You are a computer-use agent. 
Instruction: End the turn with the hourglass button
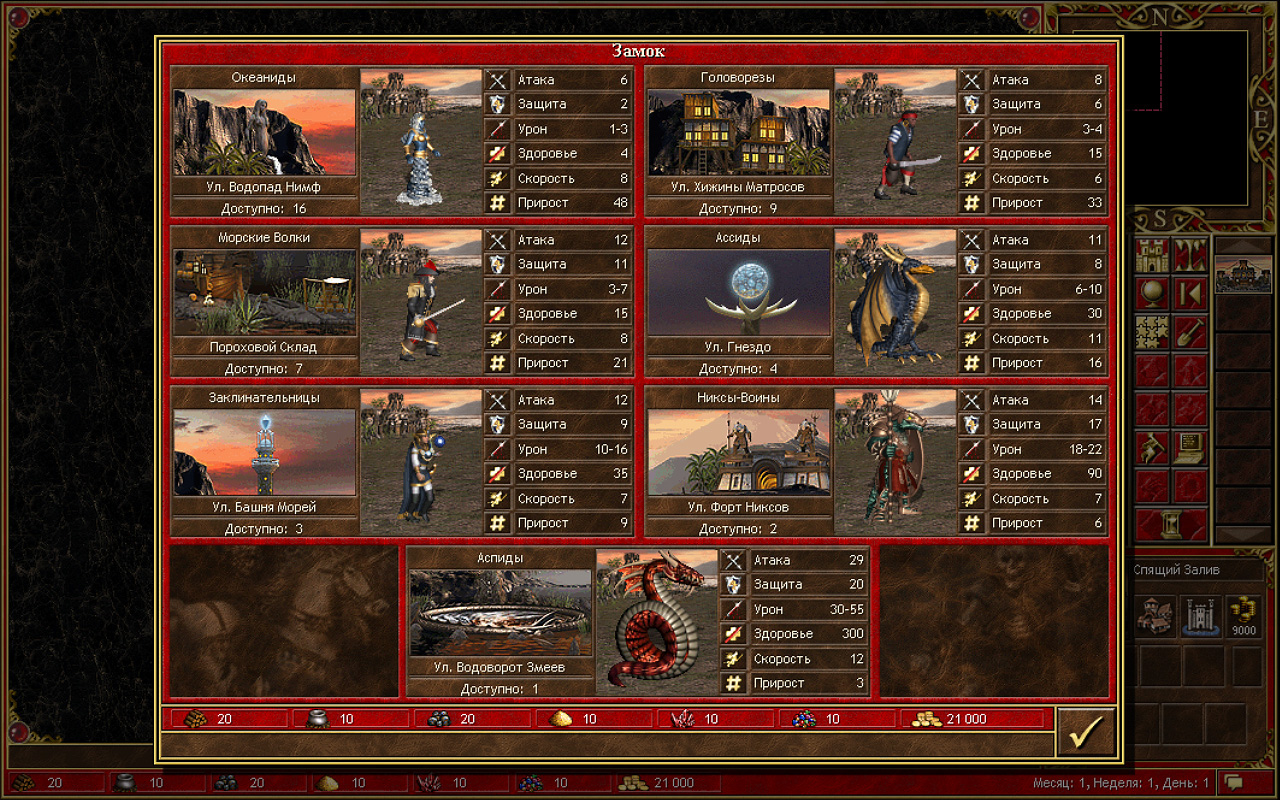[x=1171, y=523]
